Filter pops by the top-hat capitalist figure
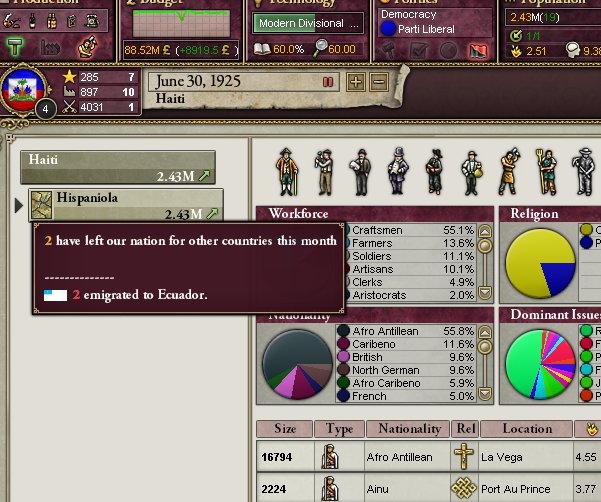 tap(397, 171)
